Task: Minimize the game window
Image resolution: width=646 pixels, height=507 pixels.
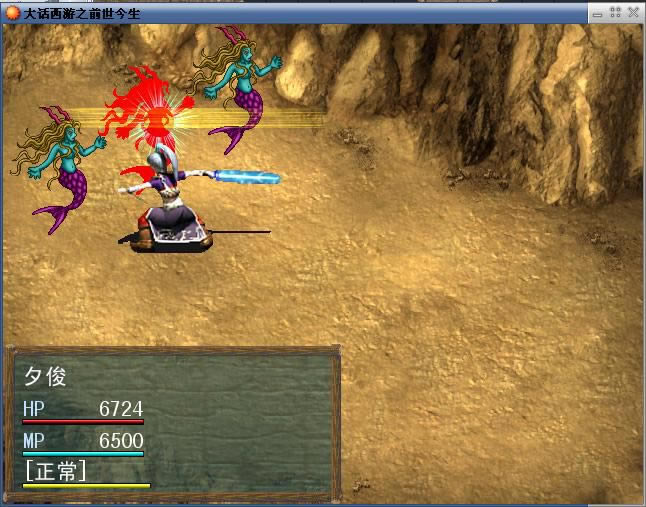Action: click(597, 12)
